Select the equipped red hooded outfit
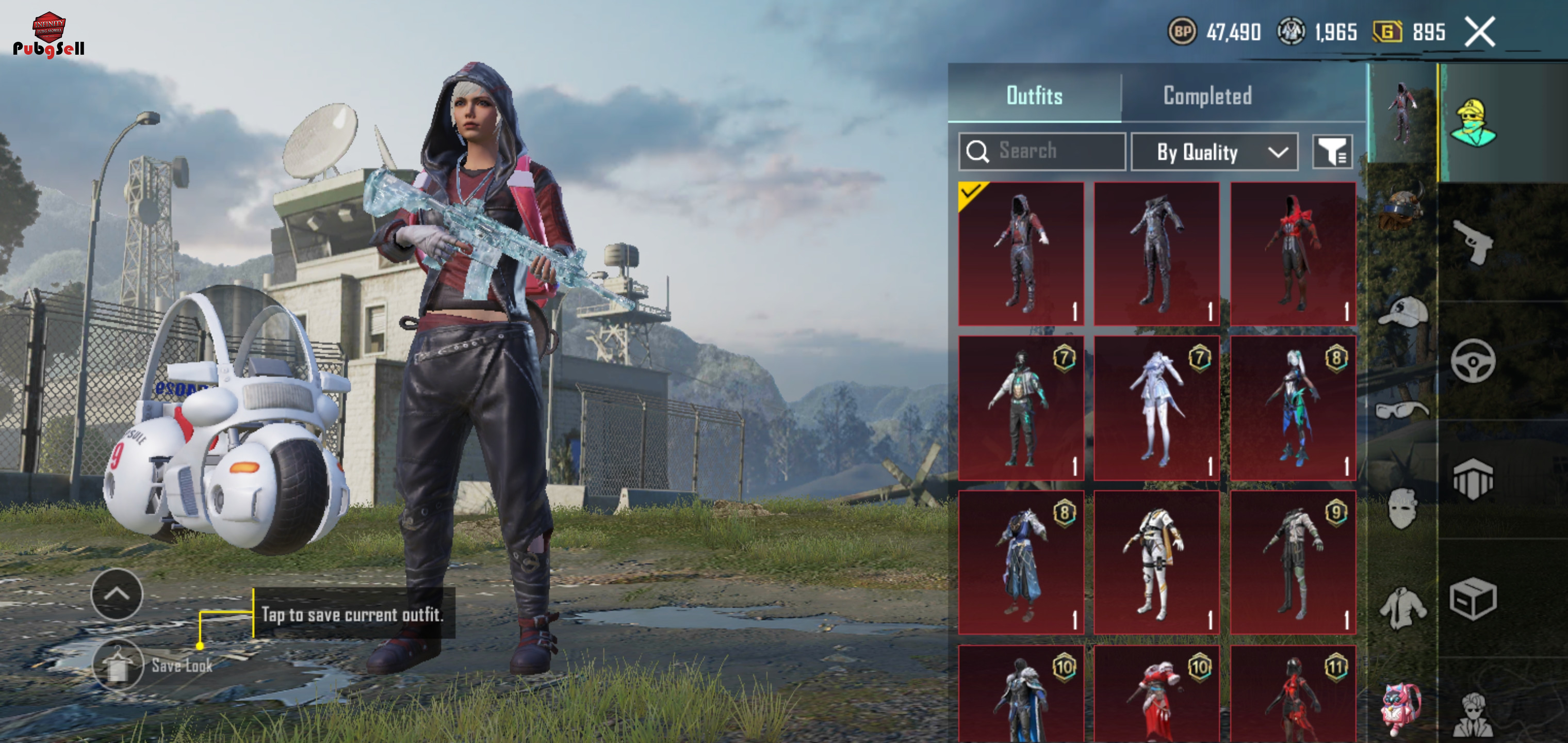Viewport: 1568px width, 743px height. tap(1021, 253)
